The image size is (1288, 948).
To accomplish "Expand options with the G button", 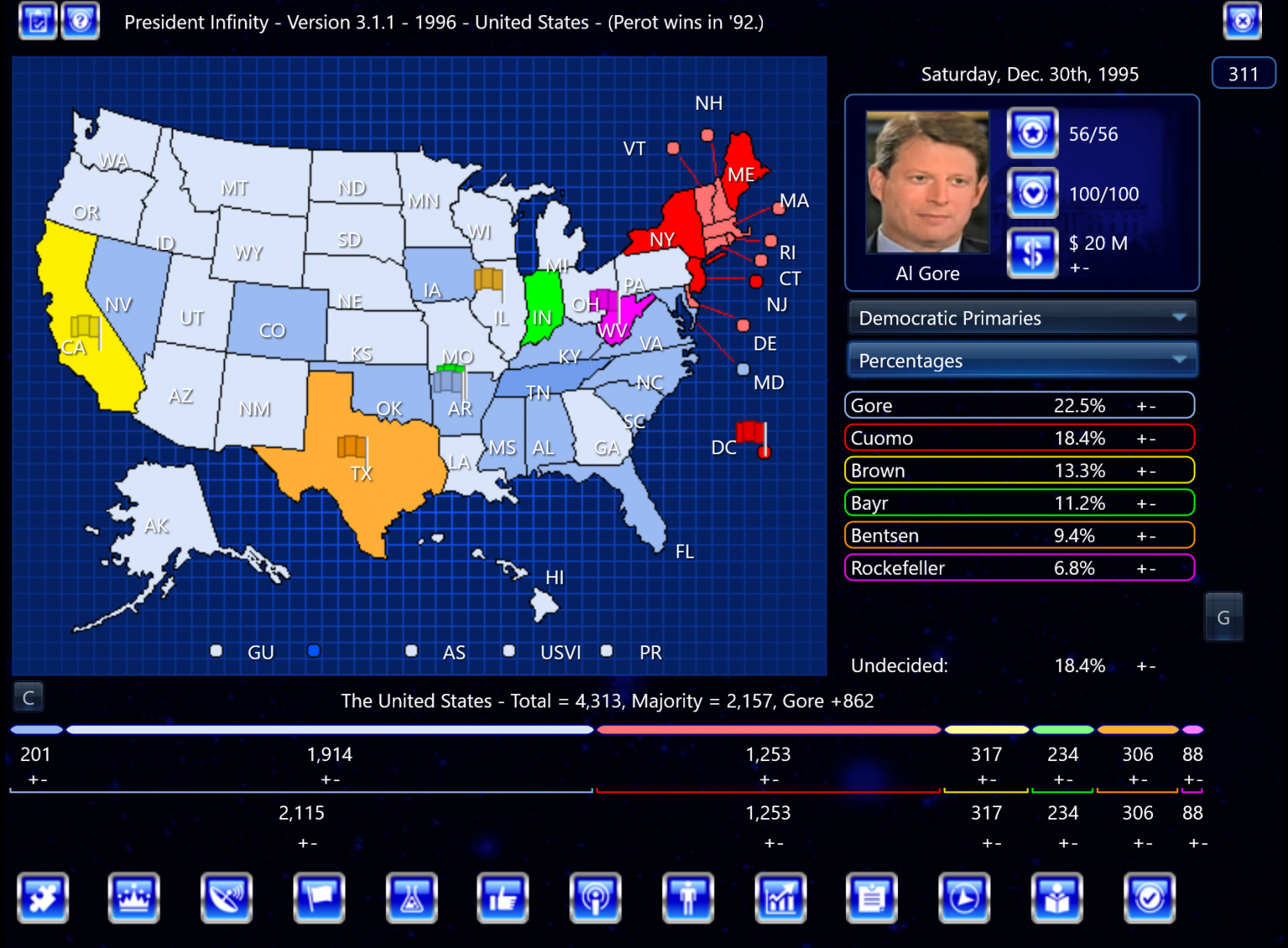I will tap(1223, 616).
